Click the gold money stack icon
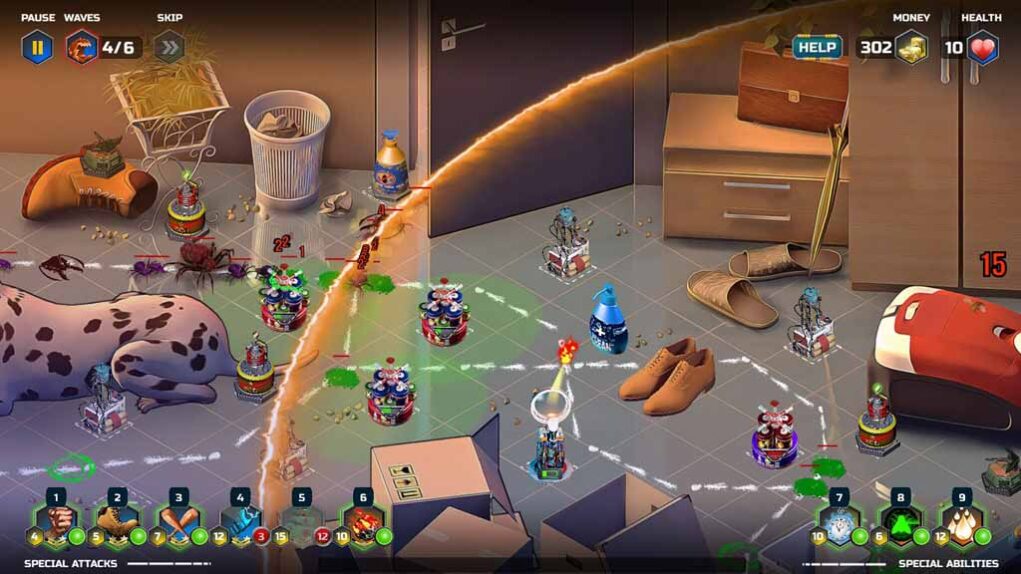Image resolution: width=1021 pixels, height=574 pixels. [x=911, y=47]
